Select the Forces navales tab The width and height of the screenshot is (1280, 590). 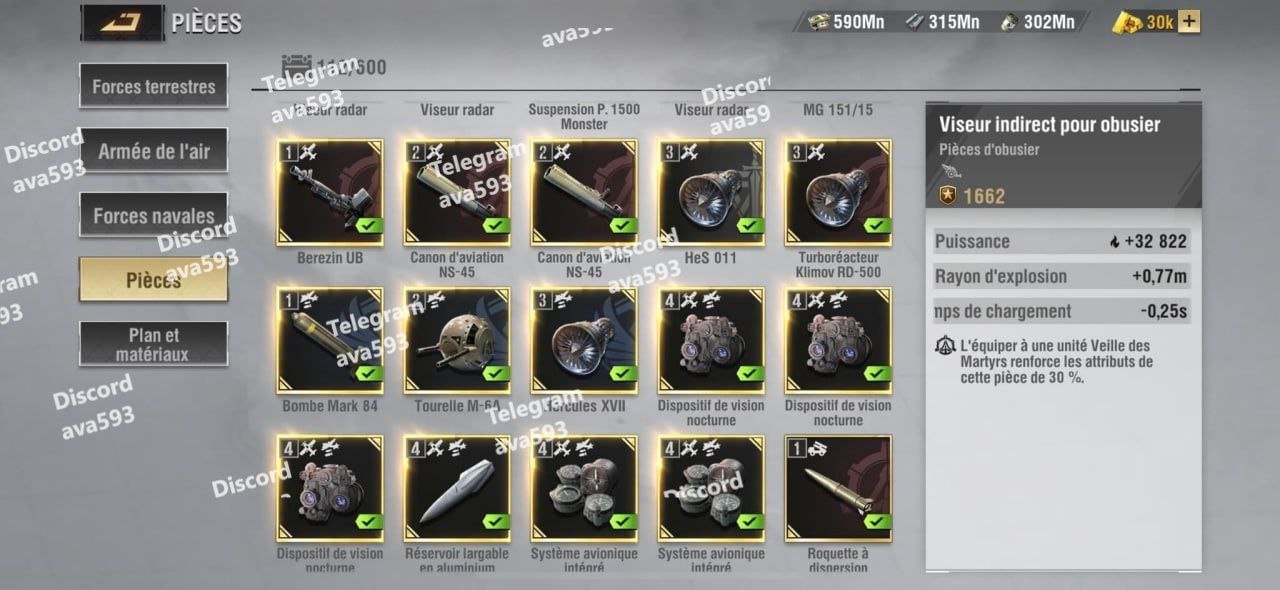point(154,215)
